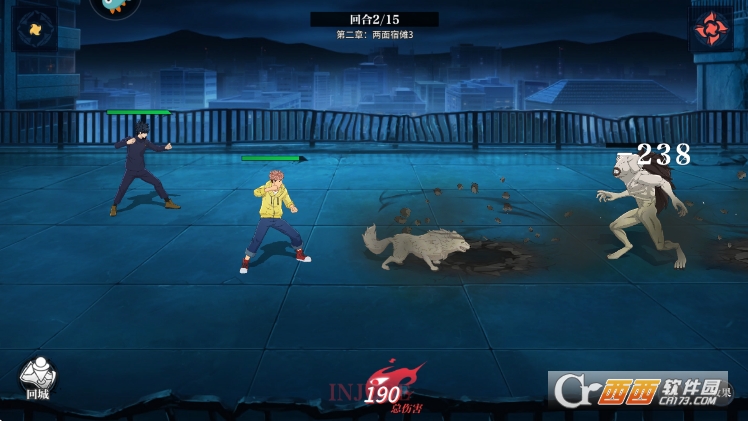The height and width of the screenshot is (421, 748).
Task: Open the blue creature avatar icon
Action: 115,7
